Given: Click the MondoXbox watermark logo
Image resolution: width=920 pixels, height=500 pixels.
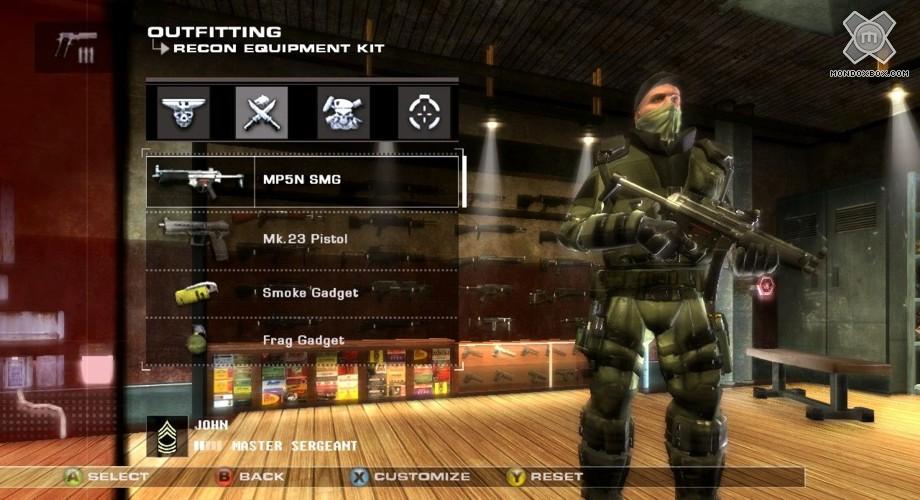Looking at the screenshot, I should pyautogui.click(x=868, y=42).
